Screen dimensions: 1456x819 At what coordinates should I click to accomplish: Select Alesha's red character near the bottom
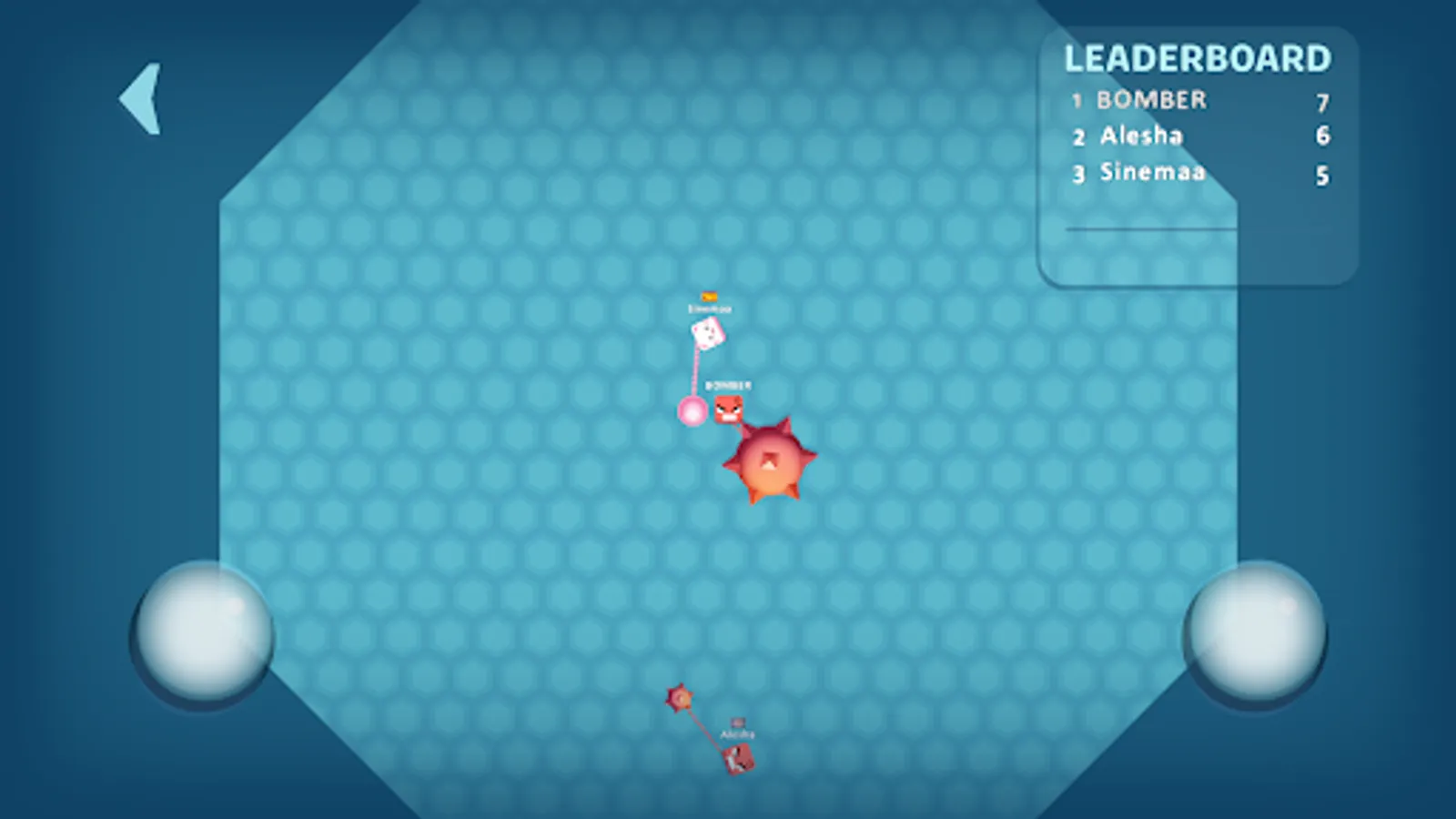click(x=737, y=758)
